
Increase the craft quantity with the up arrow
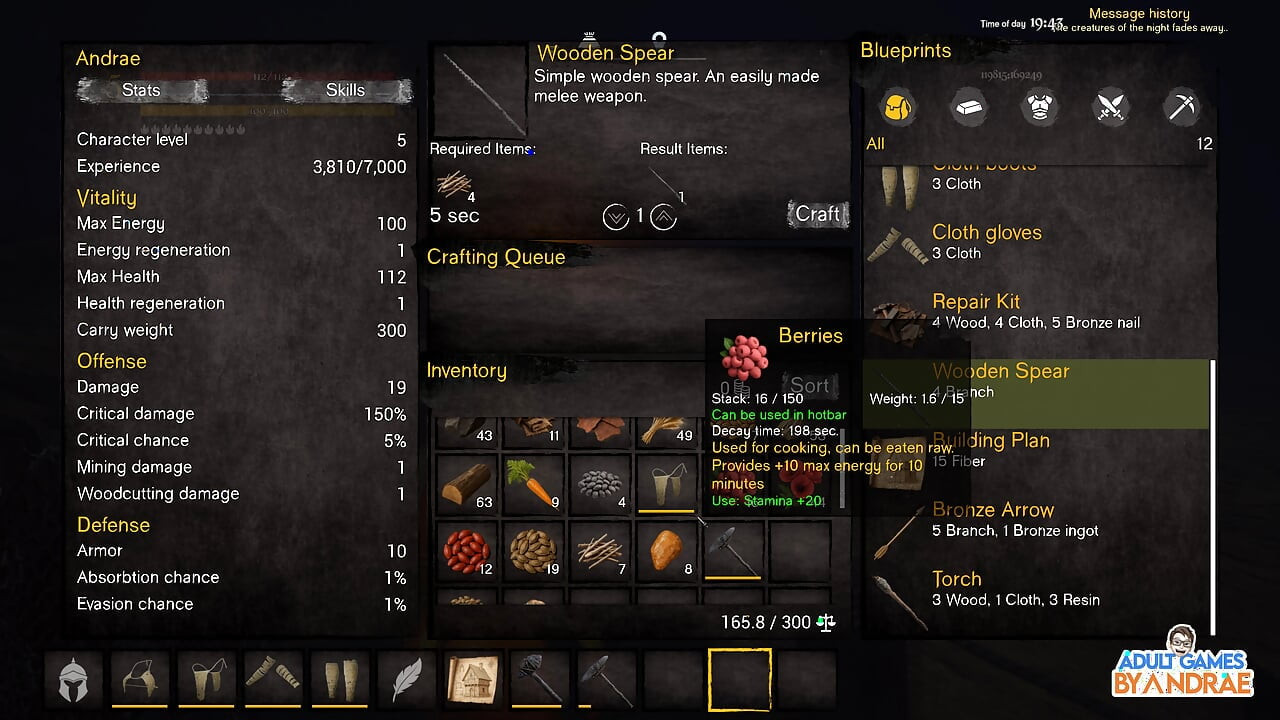(x=663, y=216)
